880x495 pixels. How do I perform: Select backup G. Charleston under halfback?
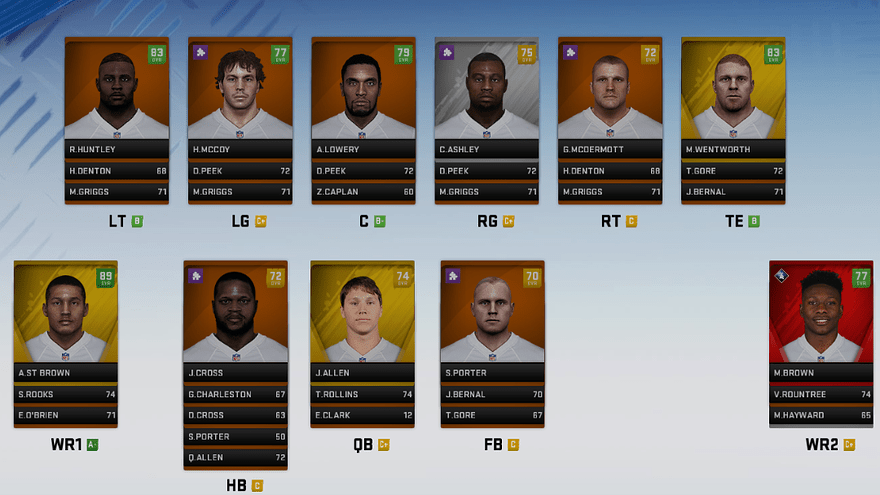(x=235, y=394)
